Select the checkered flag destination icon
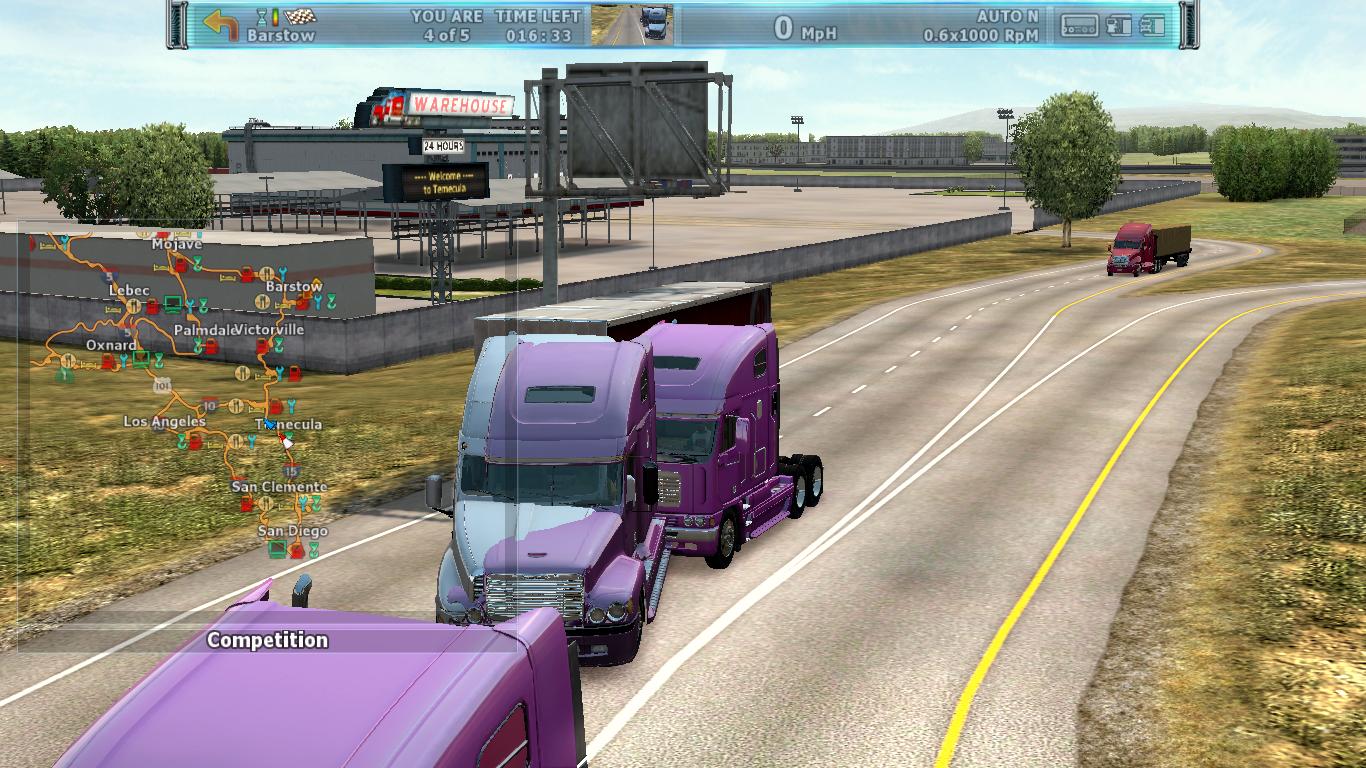Screen dimensions: 1366x768 pos(300,17)
